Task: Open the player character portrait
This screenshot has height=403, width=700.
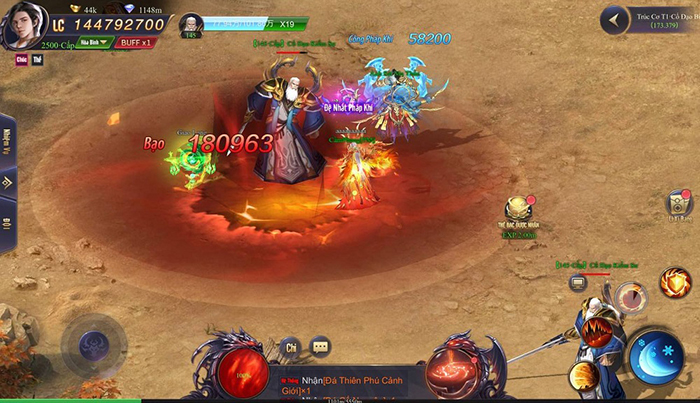Action: [x=23, y=25]
